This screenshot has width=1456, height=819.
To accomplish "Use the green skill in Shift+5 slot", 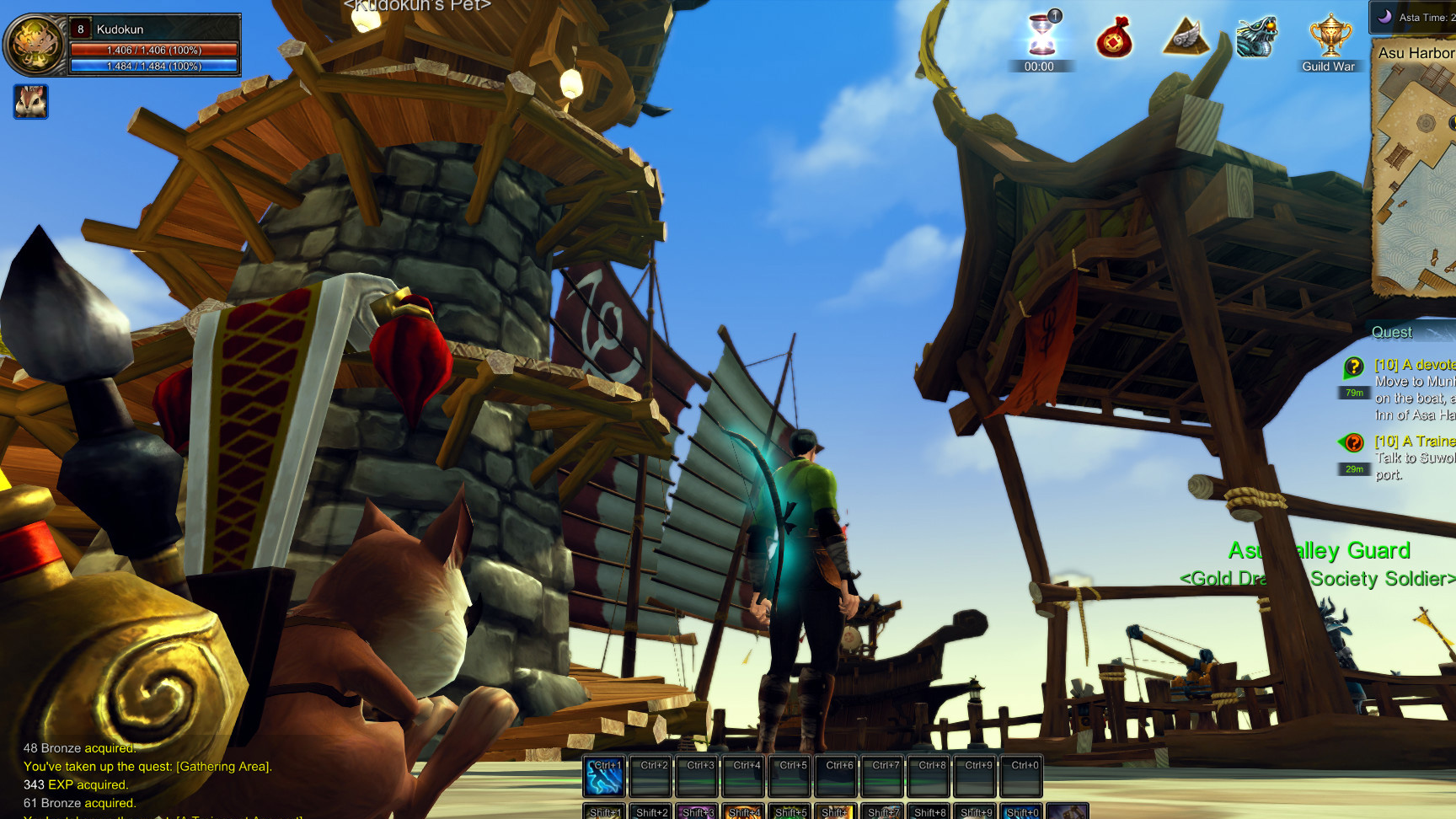I will (790, 811).
